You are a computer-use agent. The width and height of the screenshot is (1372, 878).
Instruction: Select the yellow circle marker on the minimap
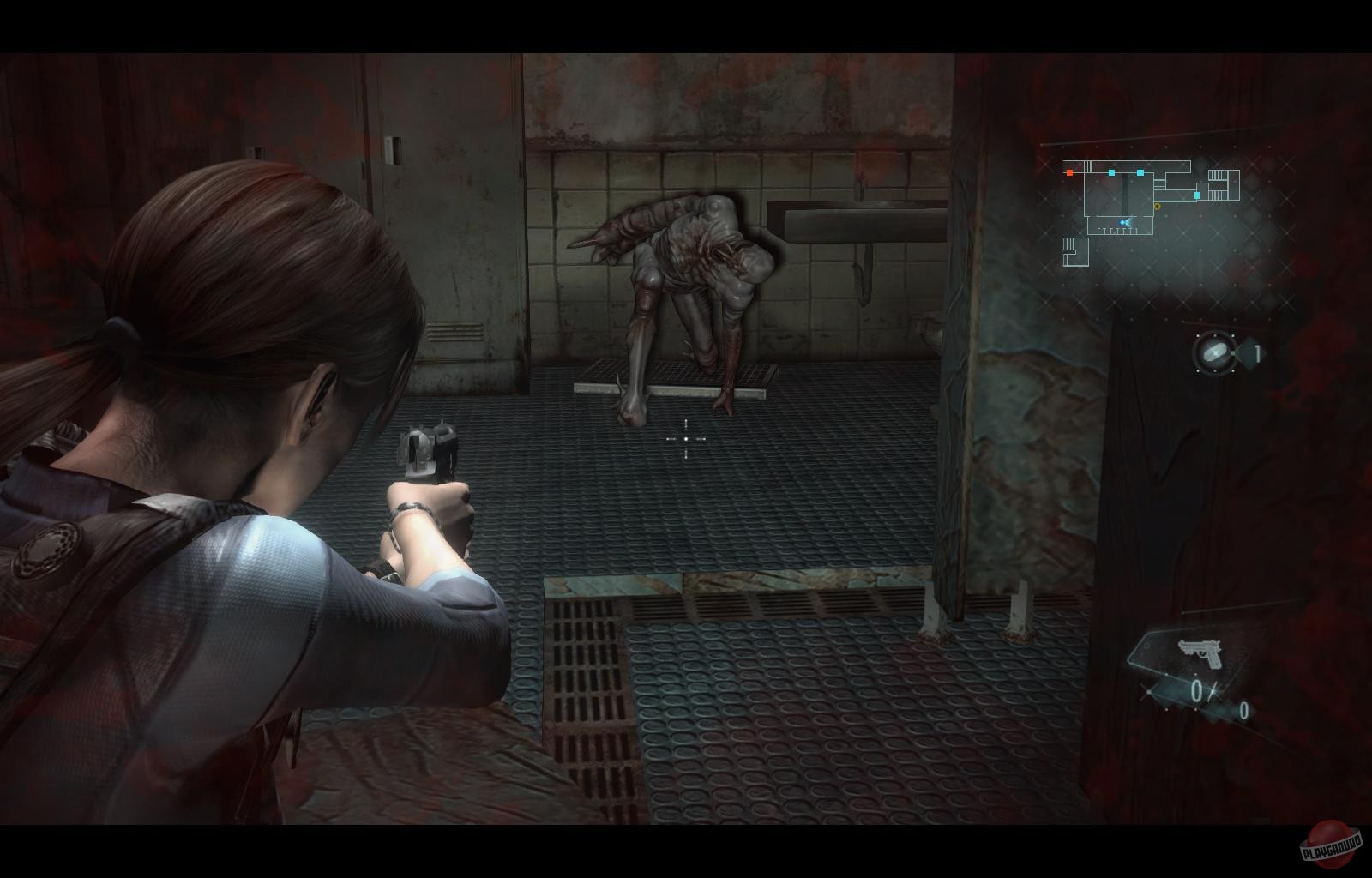coord(1157,206)
